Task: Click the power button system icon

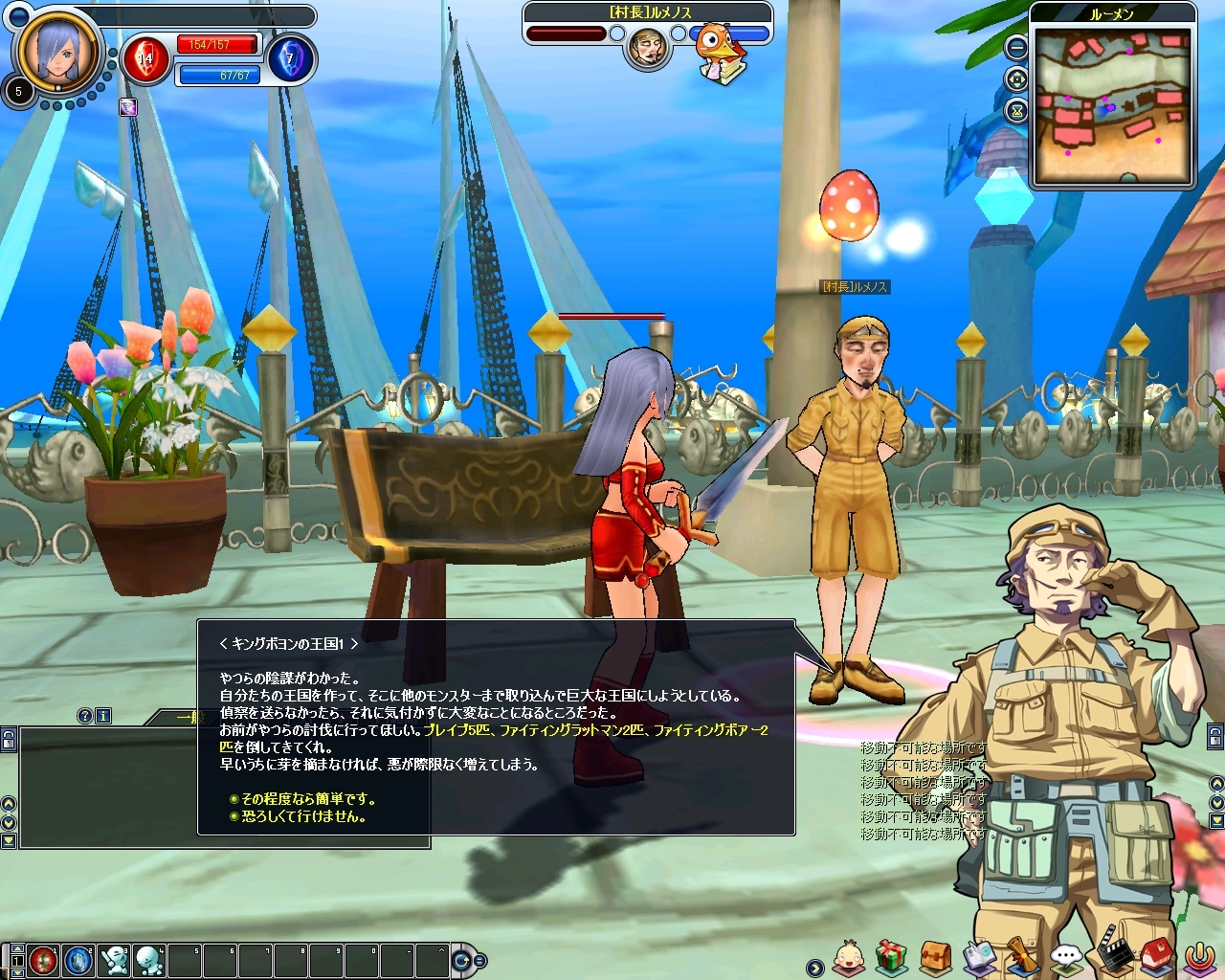Action: [1199, 956]
